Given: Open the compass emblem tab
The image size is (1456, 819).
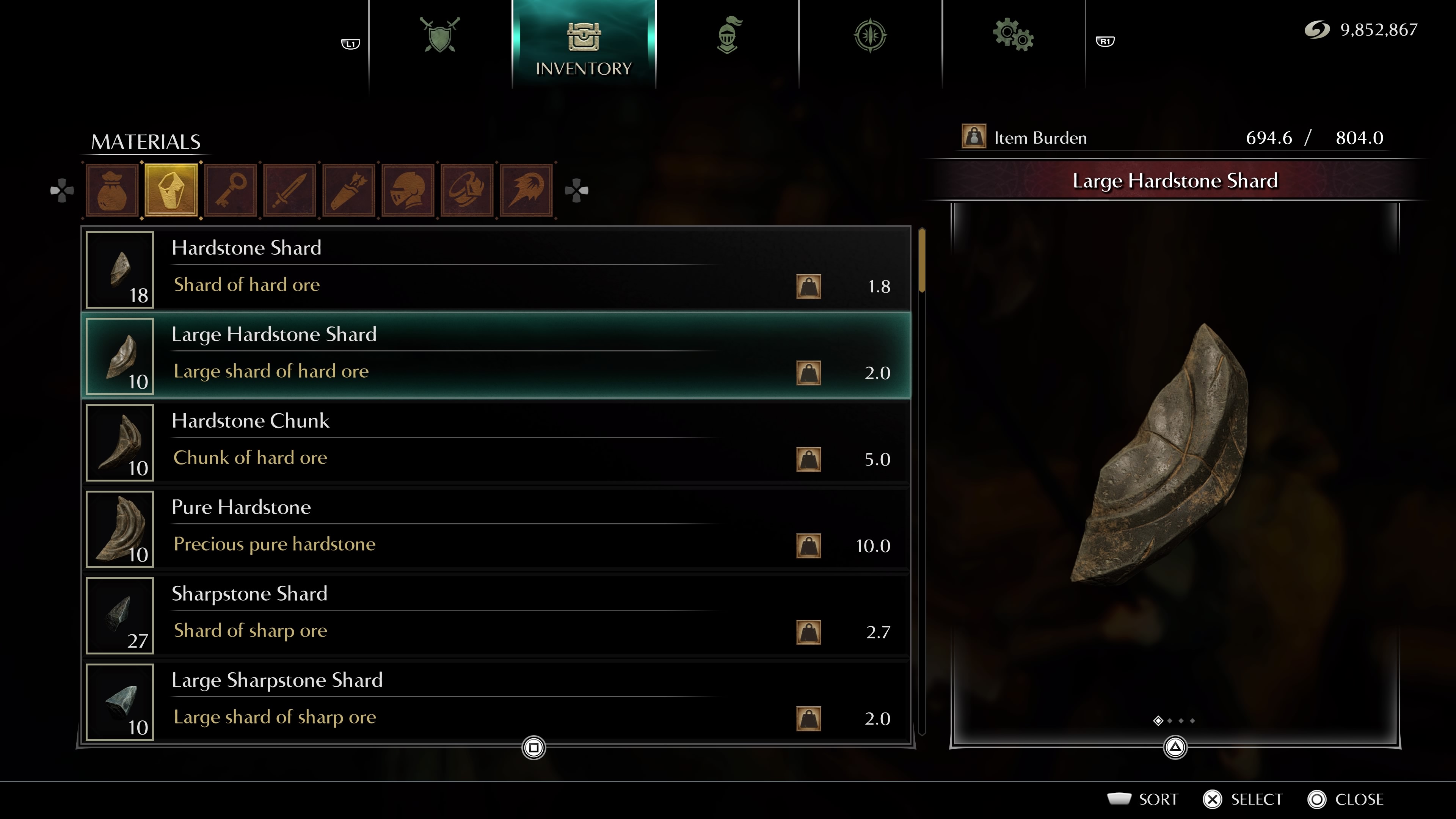Looking at the screenshot, I should tap(870, 36).
